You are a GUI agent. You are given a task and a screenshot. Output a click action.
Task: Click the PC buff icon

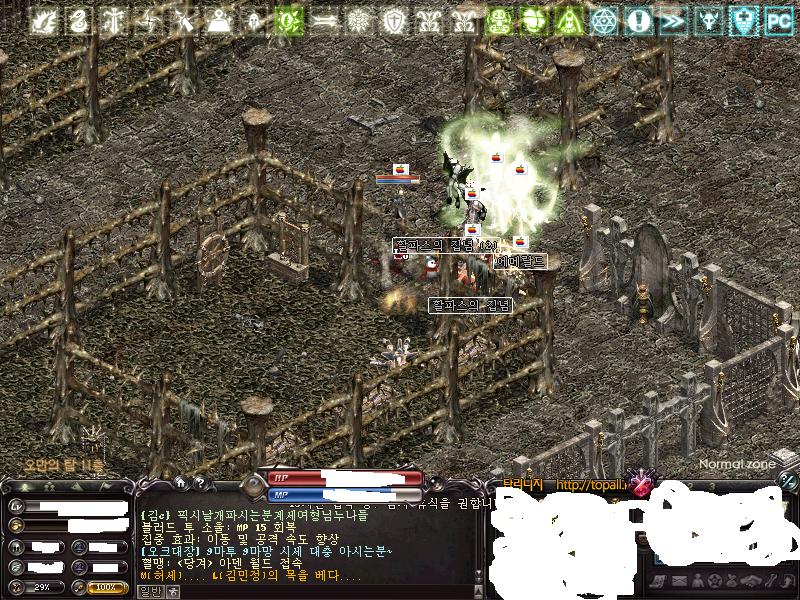tap(778, 19)
